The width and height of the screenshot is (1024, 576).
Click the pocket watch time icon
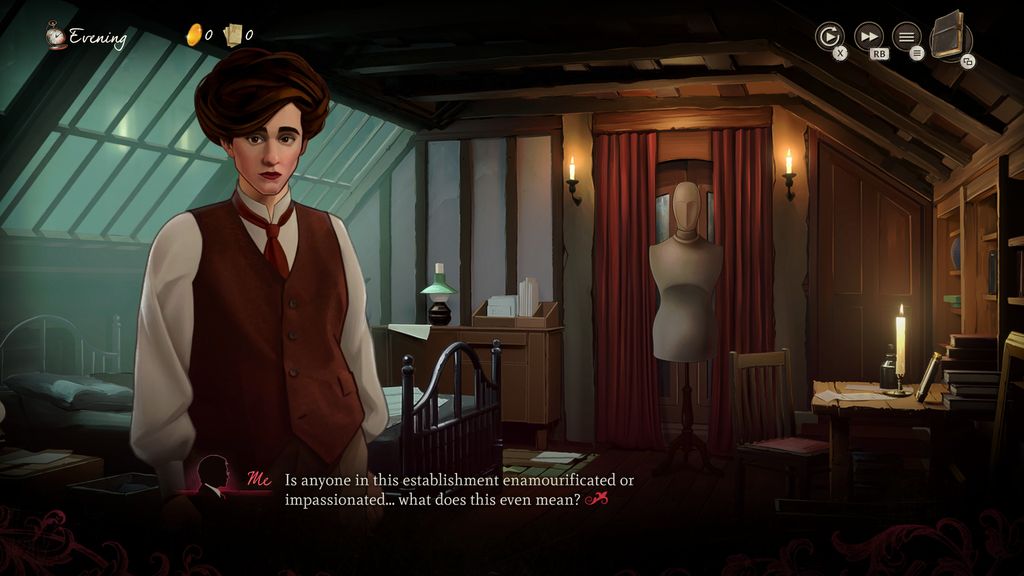click(57, 37)
